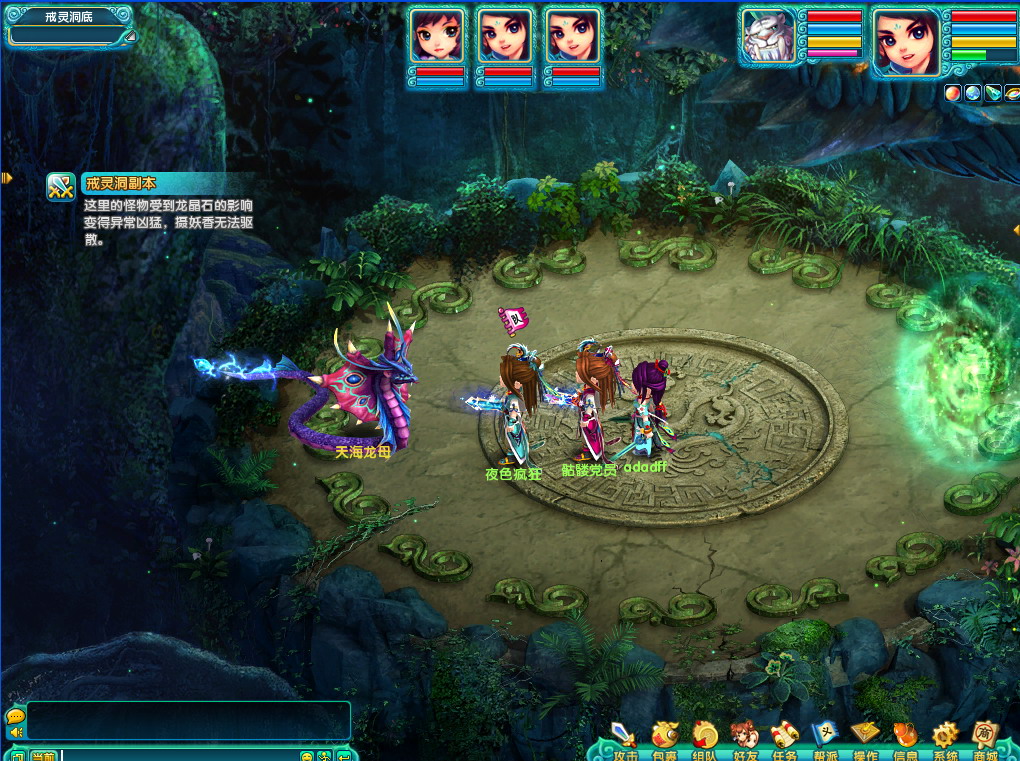Toggle the chat speech bubble icon
The width and height of the screenshot is (1020, 761).
click(15, 716)
